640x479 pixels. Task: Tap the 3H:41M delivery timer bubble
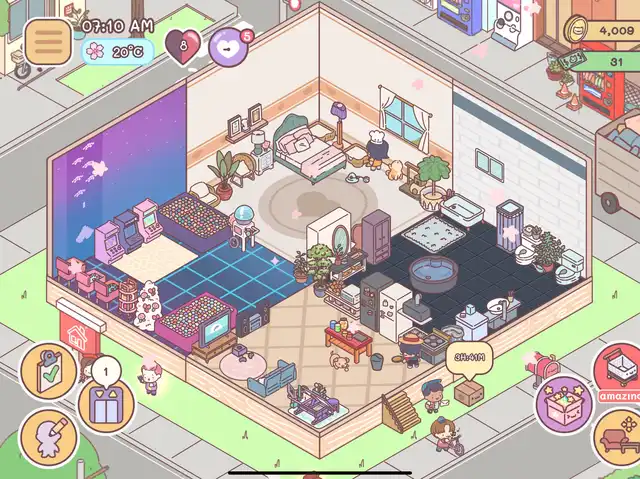pos(468,358)
